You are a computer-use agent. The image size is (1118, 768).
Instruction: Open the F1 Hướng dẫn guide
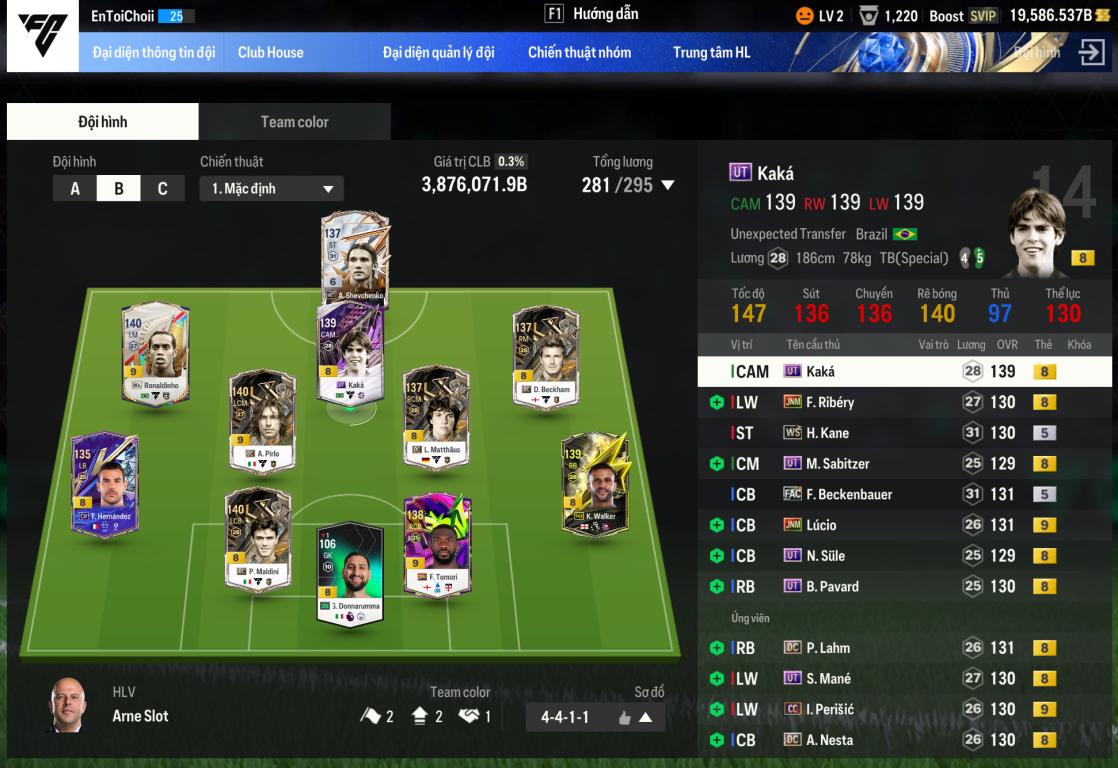(591, 14)
